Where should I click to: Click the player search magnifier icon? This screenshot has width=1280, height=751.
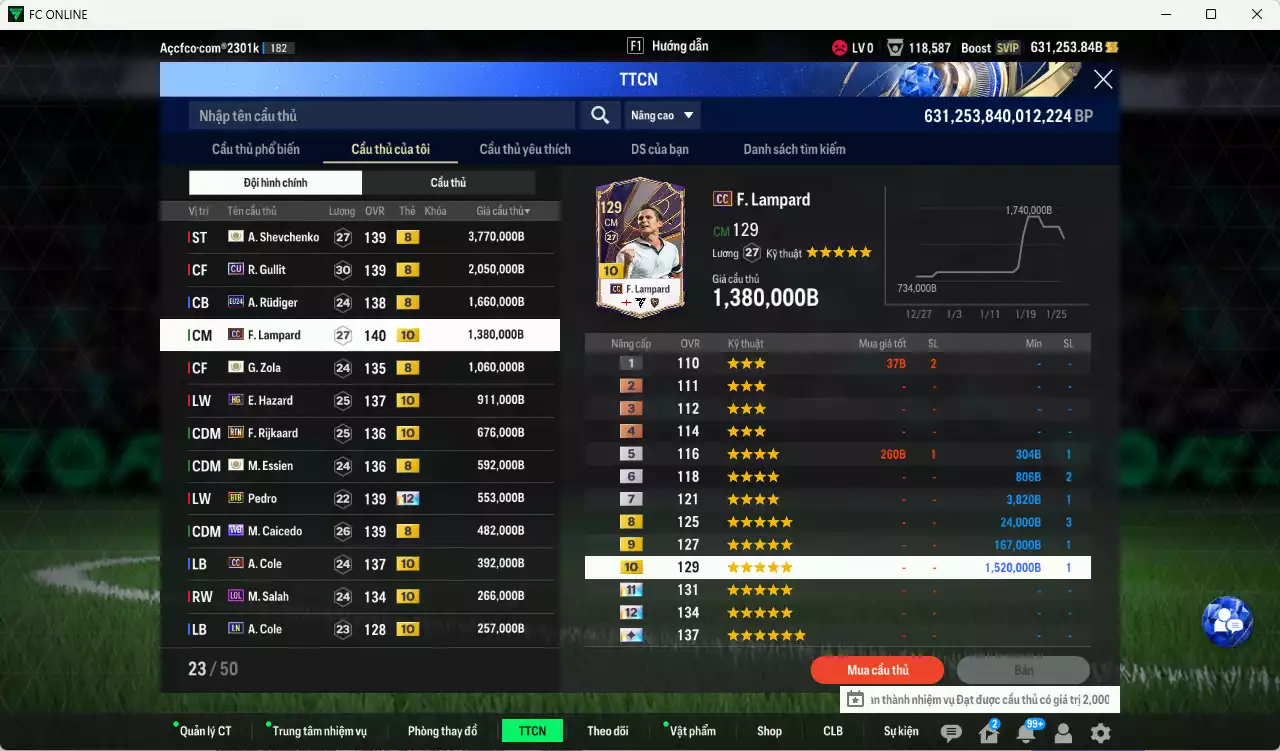tap(599, 115)
